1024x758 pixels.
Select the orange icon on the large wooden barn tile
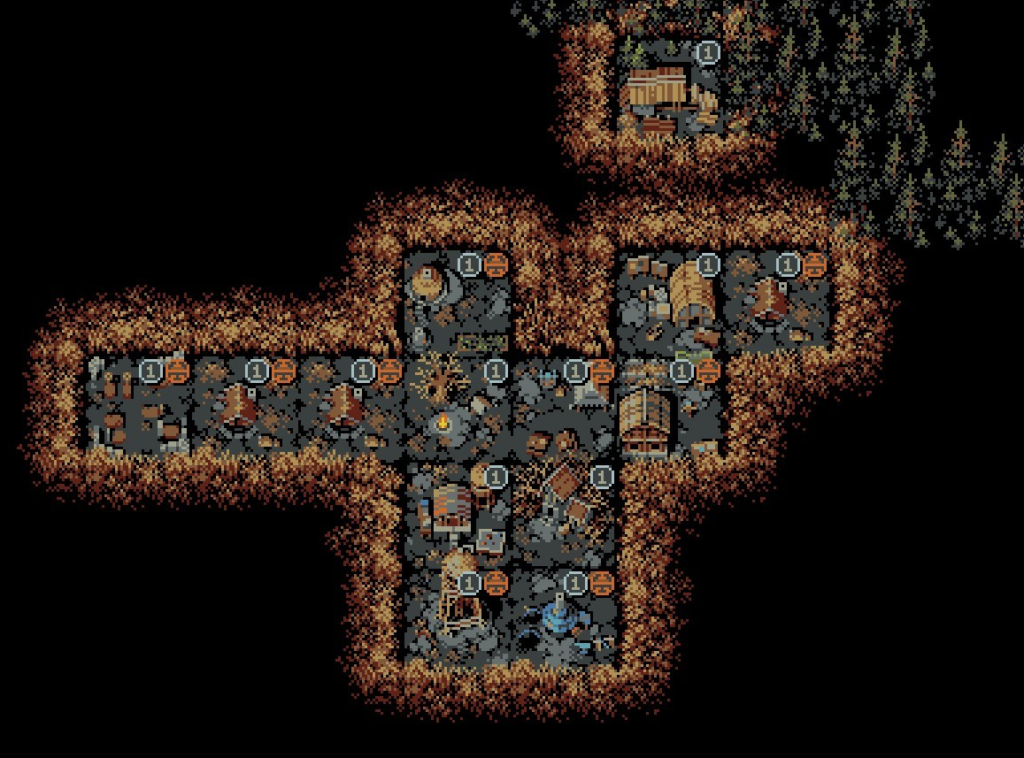[707, 372]
